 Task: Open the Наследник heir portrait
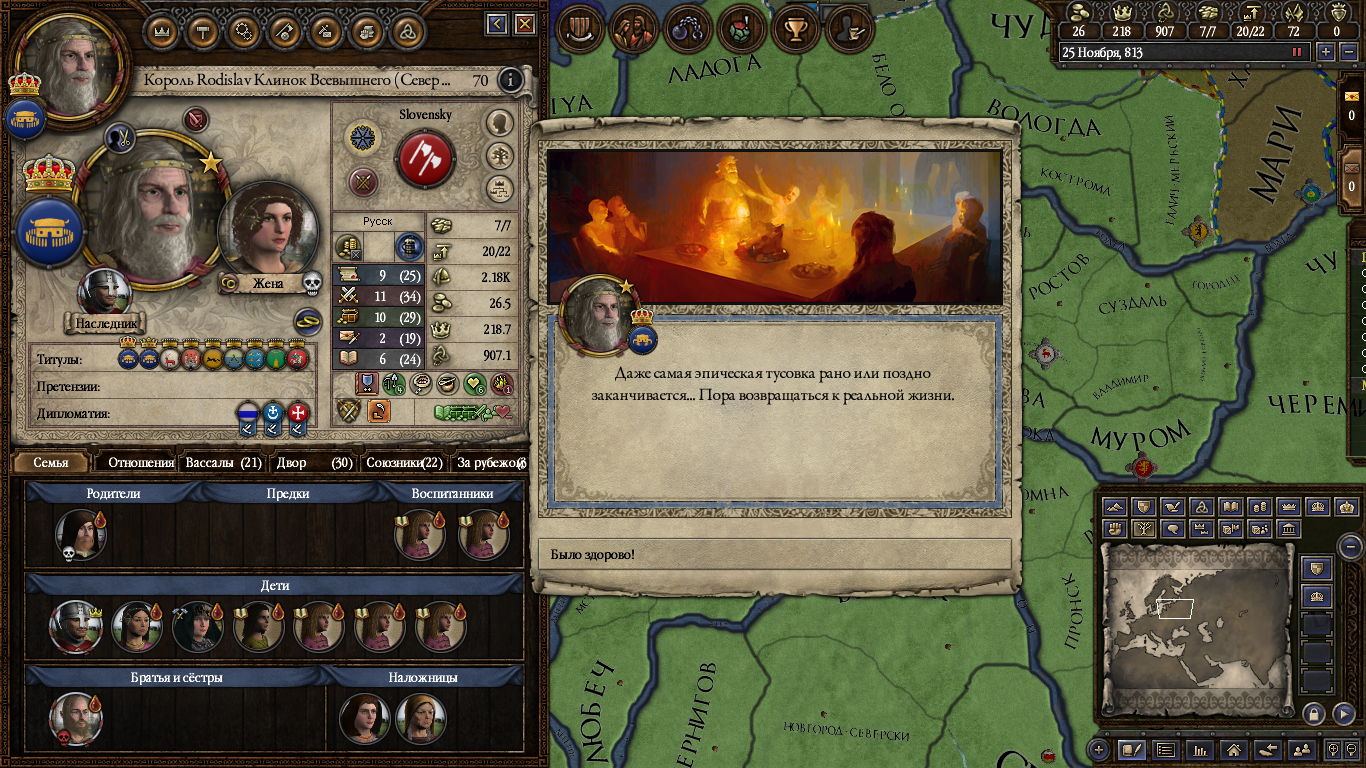coord(104,297)
